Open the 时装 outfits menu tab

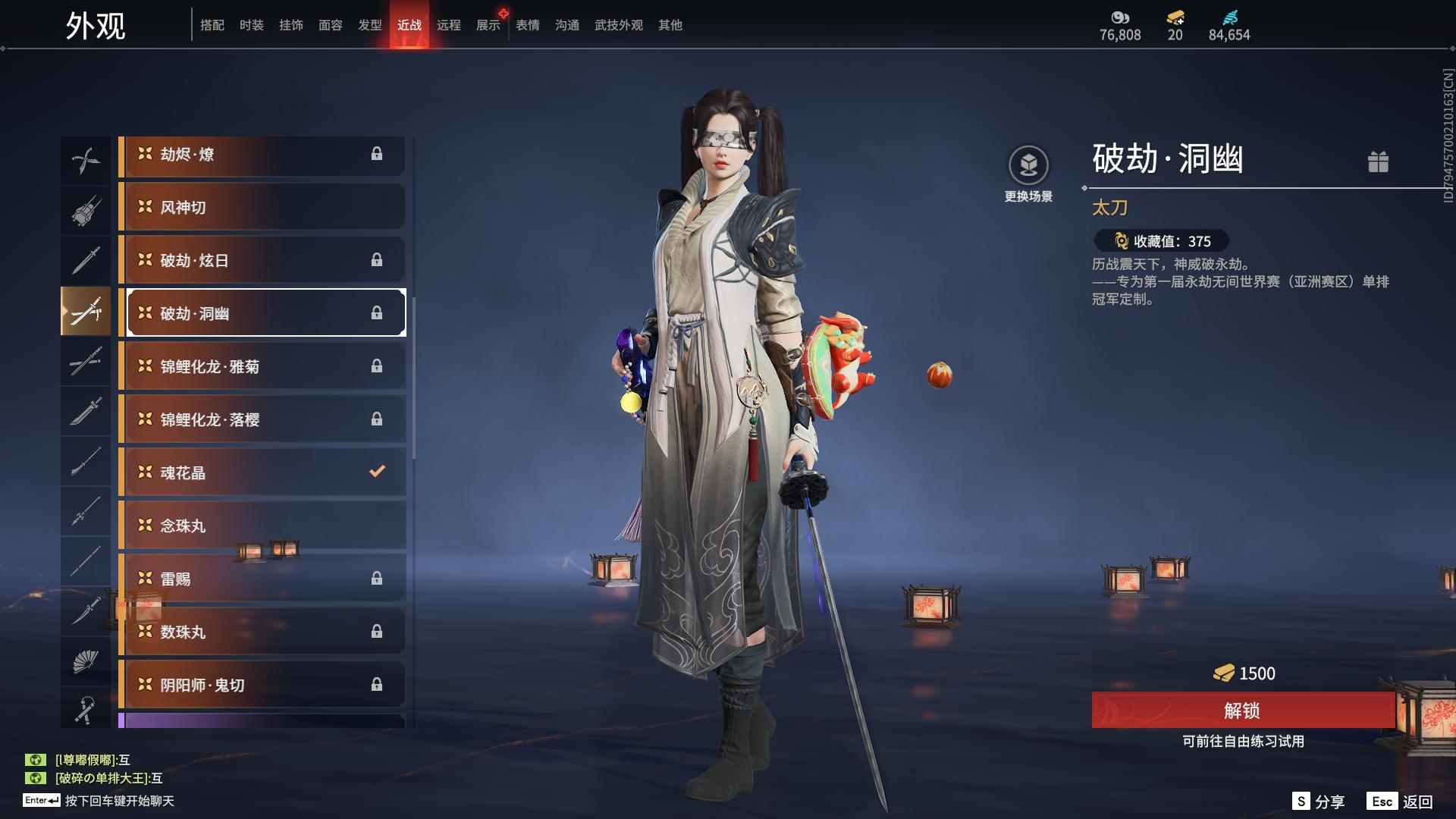tap(252, 25)
